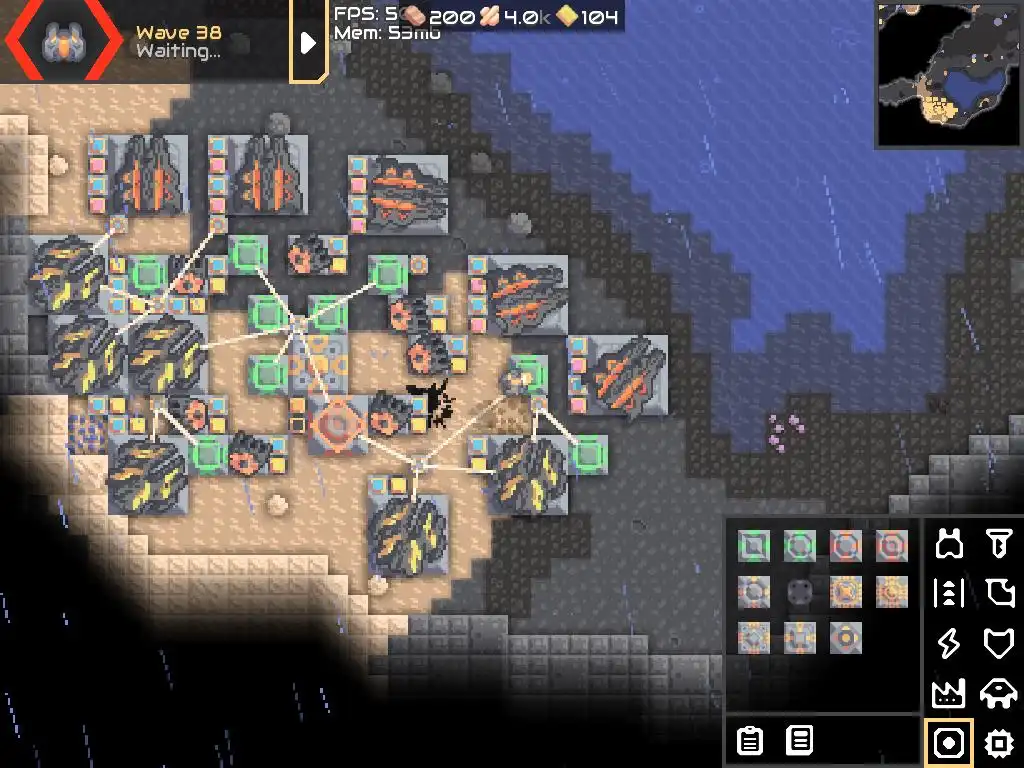Switch to the drill Production category
1024x768 pixels.
pos(998,544)
